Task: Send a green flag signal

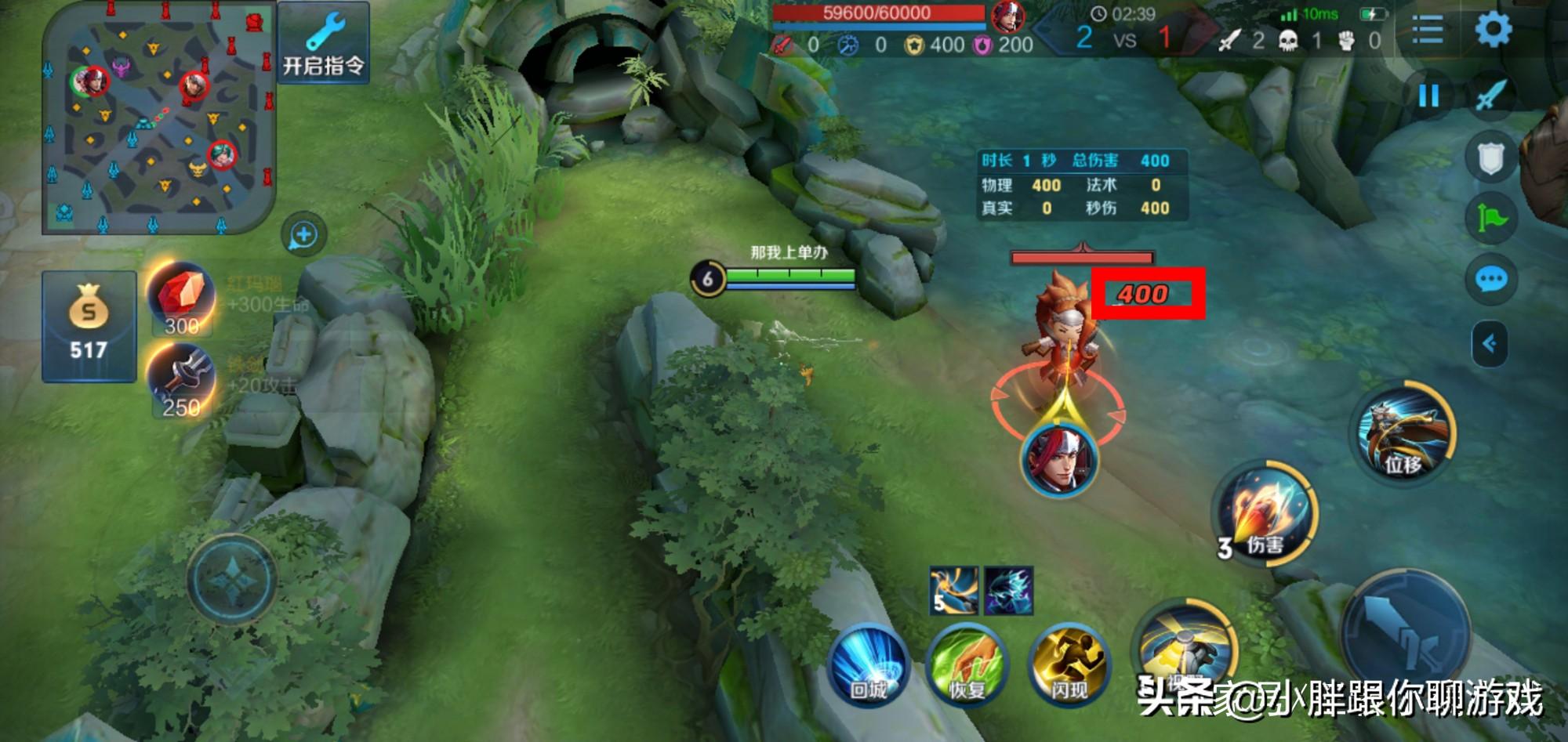Action: (1490, 219)
